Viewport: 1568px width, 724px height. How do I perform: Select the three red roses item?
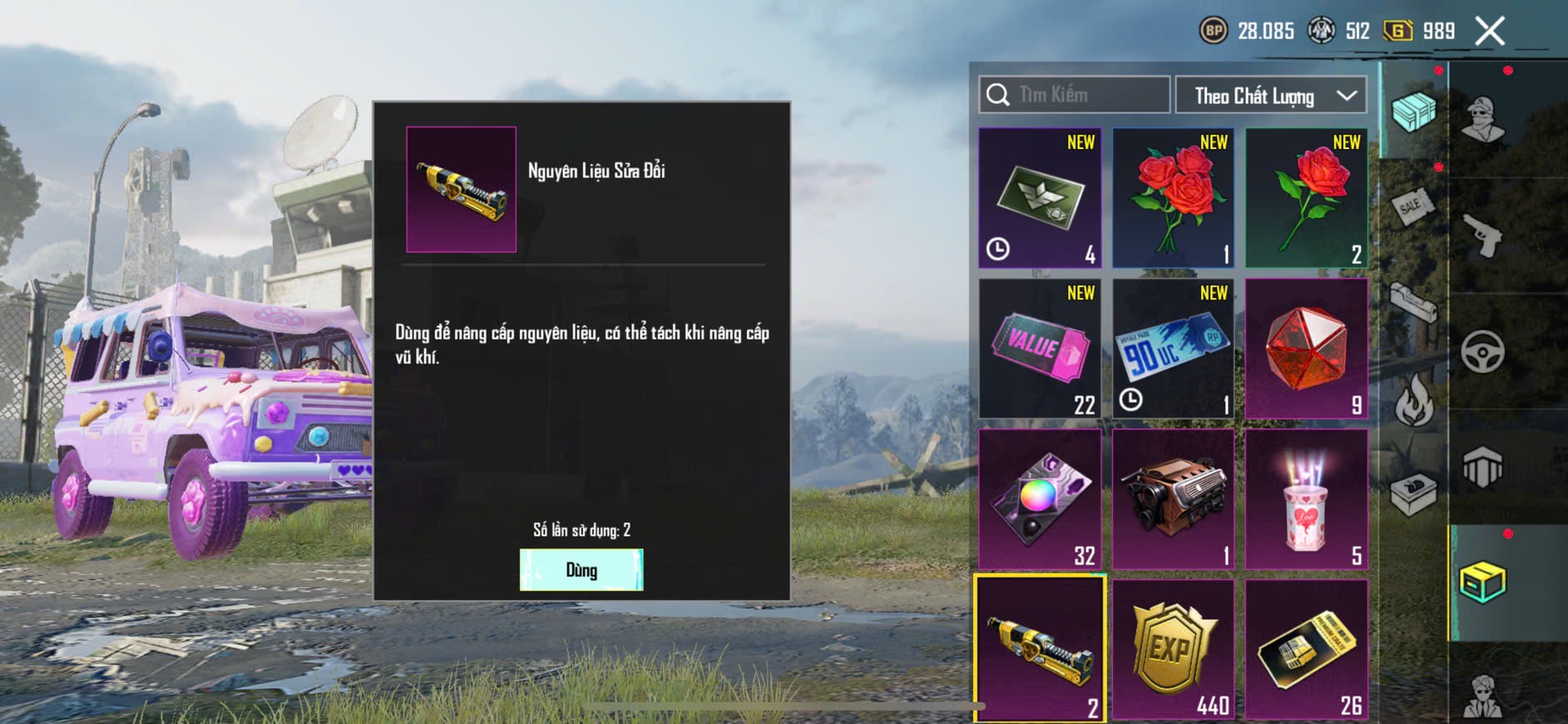(1173, 198)
